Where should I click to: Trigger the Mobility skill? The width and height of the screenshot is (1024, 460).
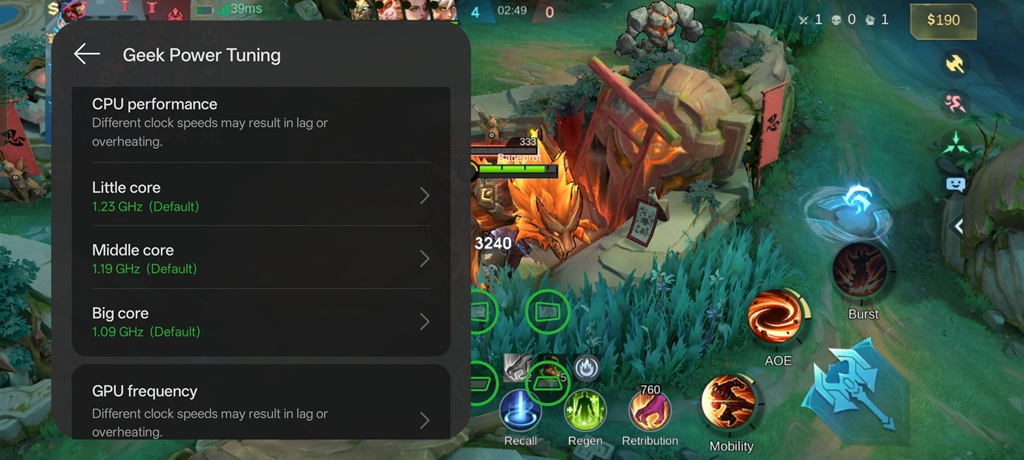pos(729,403)
